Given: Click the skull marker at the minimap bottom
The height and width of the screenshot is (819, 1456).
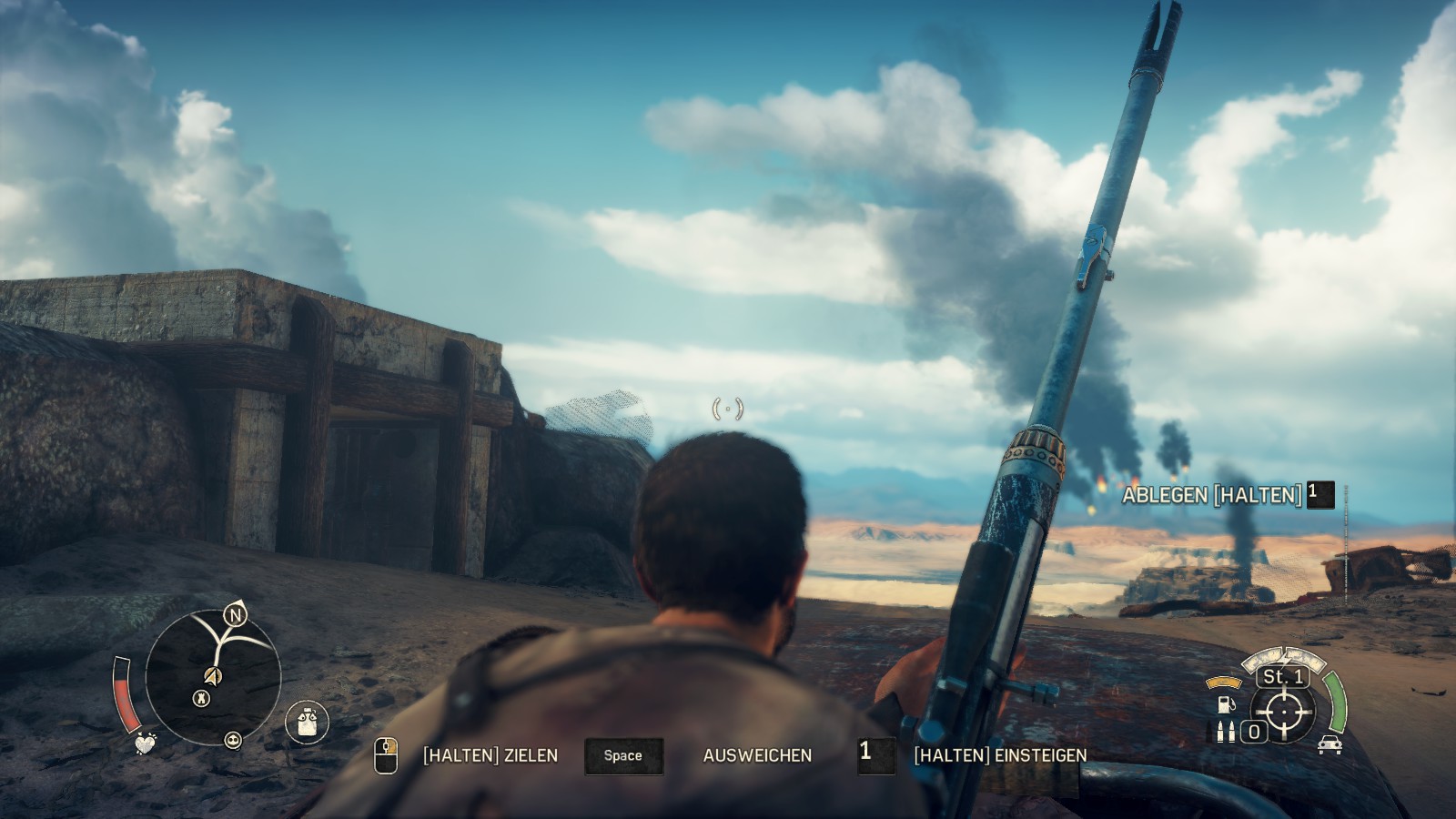Looking at the screenshot, I should 233,741.
